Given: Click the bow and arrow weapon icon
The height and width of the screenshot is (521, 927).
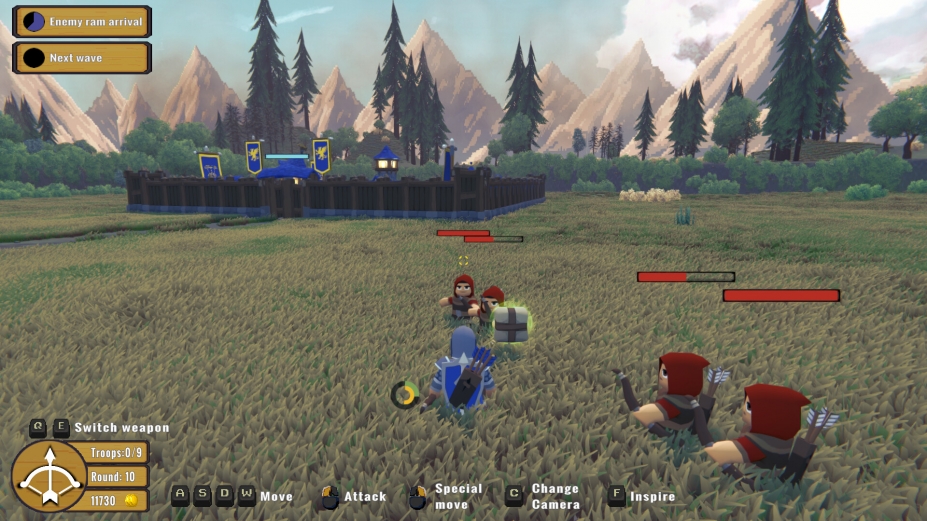Looking at the screenshot, I should pos(48,477).
